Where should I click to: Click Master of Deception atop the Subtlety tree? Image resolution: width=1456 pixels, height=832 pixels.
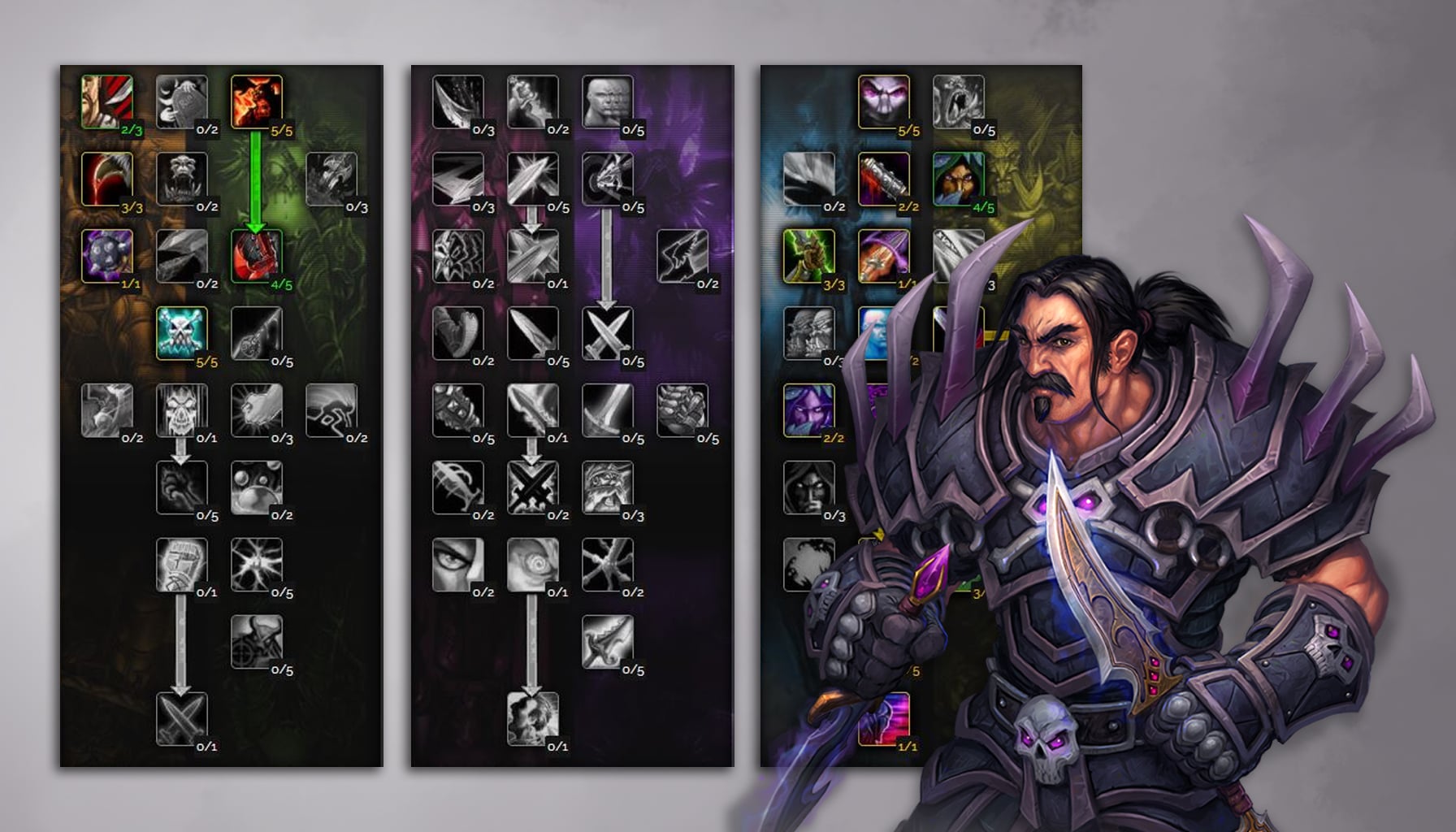[x=882, y=99]
